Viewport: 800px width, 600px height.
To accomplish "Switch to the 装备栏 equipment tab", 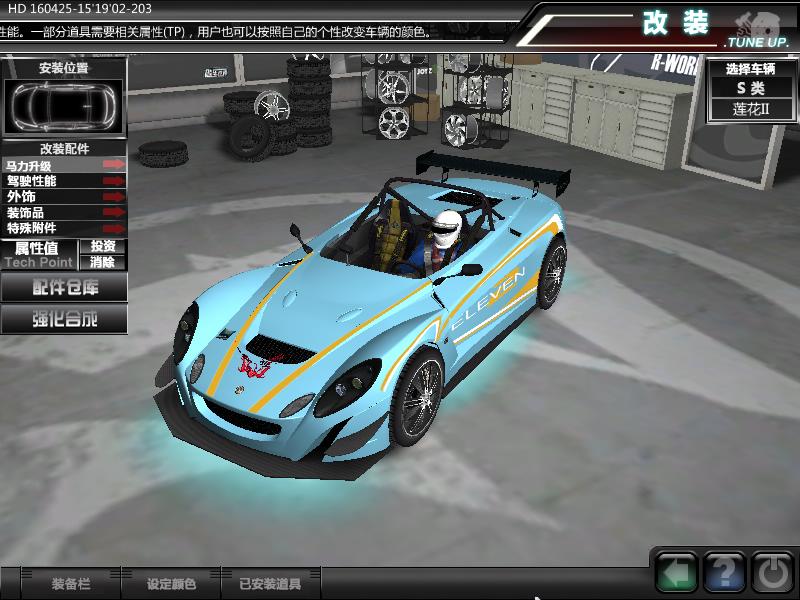I will coord(71,584).
